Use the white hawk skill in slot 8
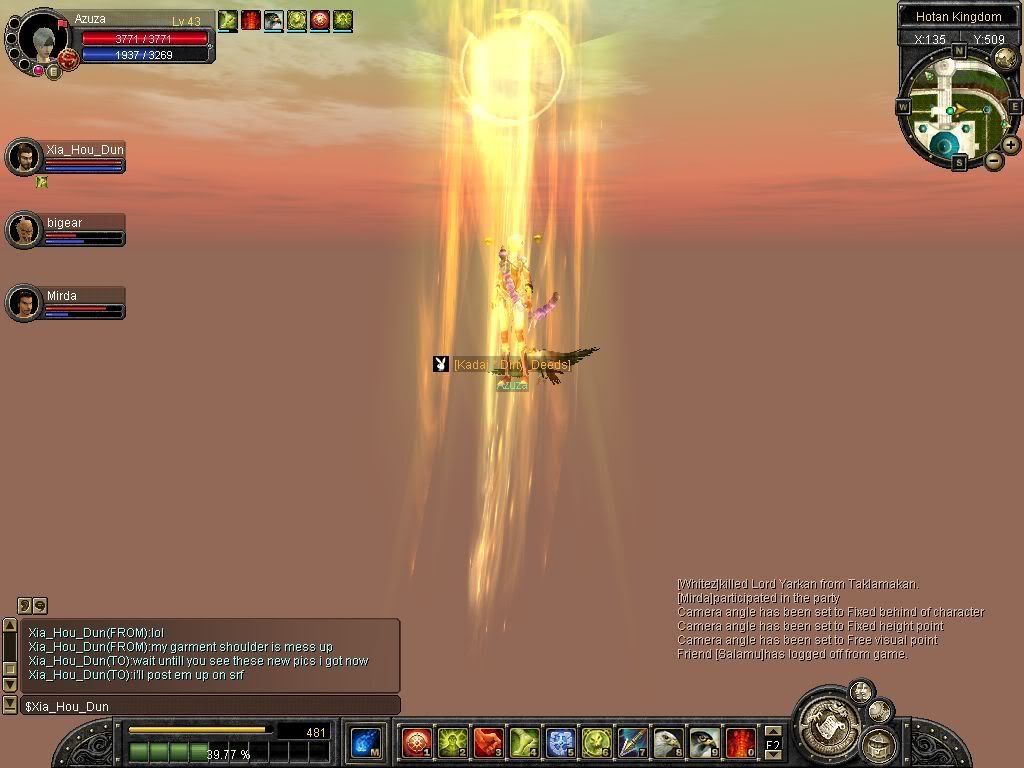Image resolution: width=1024 pixels, height=768 pixels. tap(668, 742)
